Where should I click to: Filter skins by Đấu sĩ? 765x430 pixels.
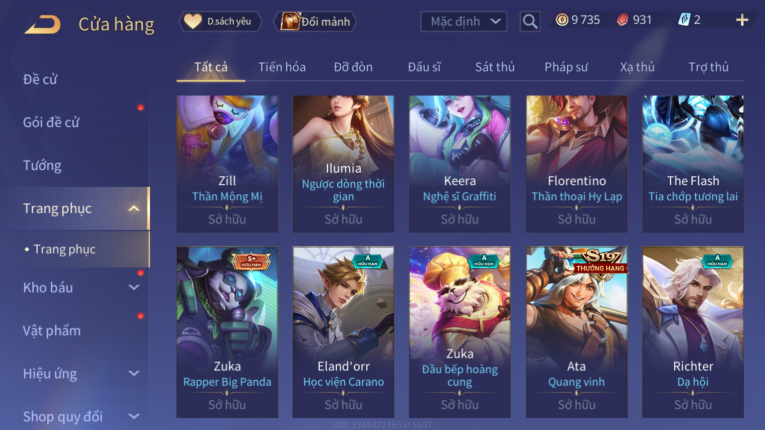[x=424, y=67]
